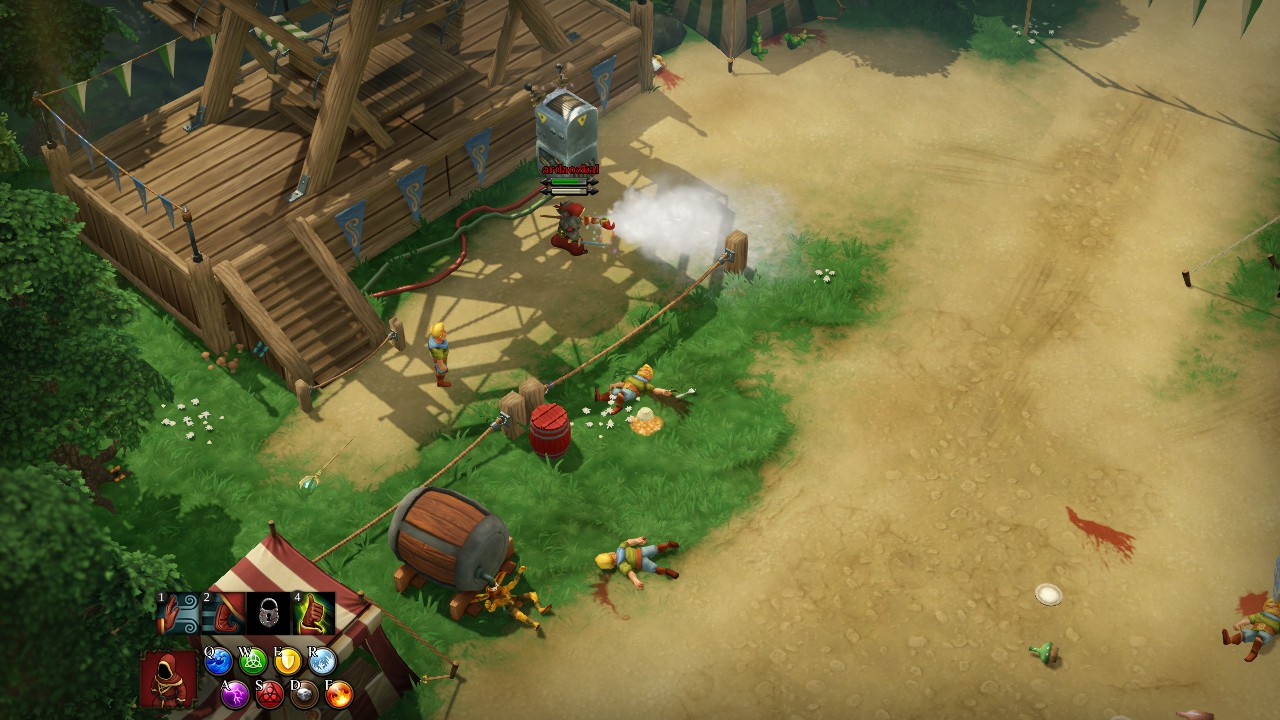Cast the wind push magick in slot 1

point(179,613)
